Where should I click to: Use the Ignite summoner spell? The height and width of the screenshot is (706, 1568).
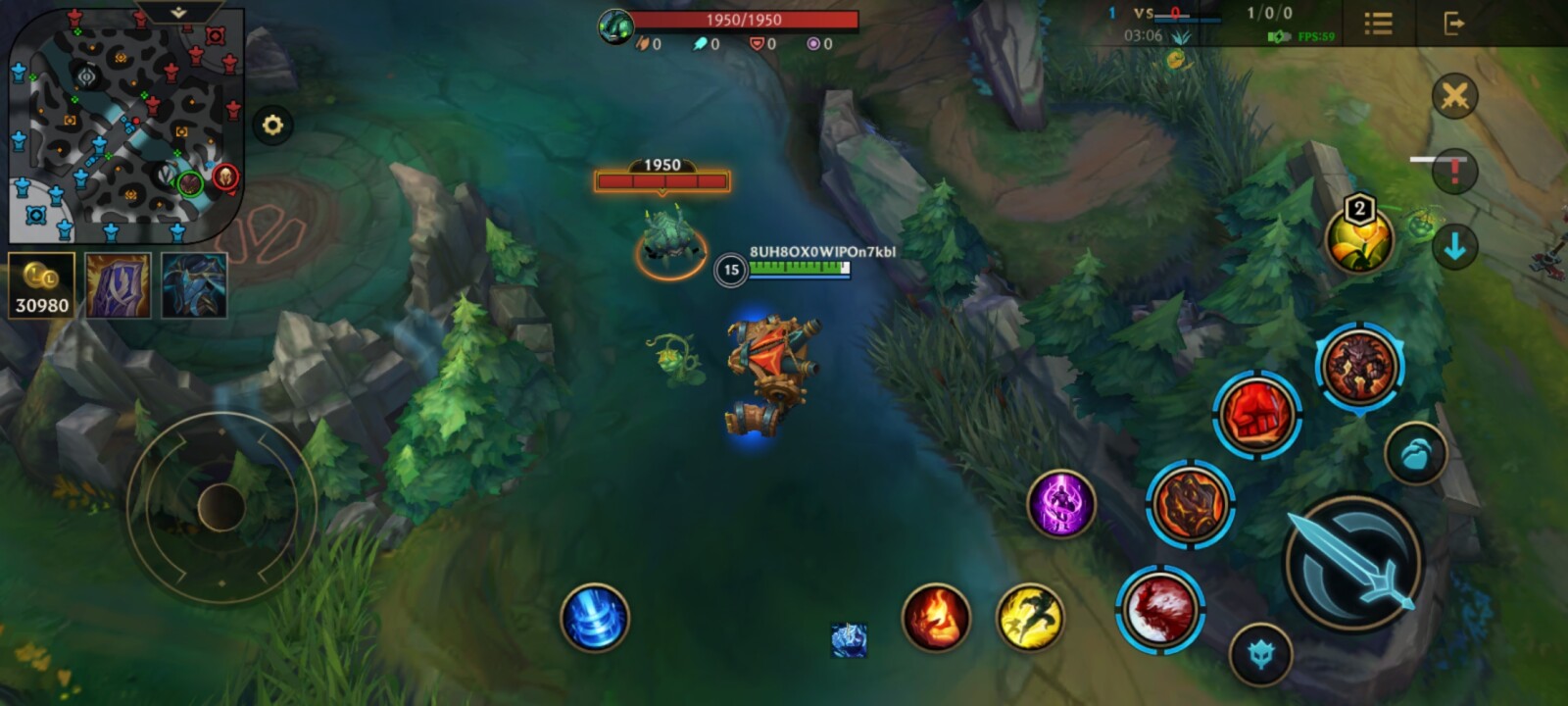936,618
